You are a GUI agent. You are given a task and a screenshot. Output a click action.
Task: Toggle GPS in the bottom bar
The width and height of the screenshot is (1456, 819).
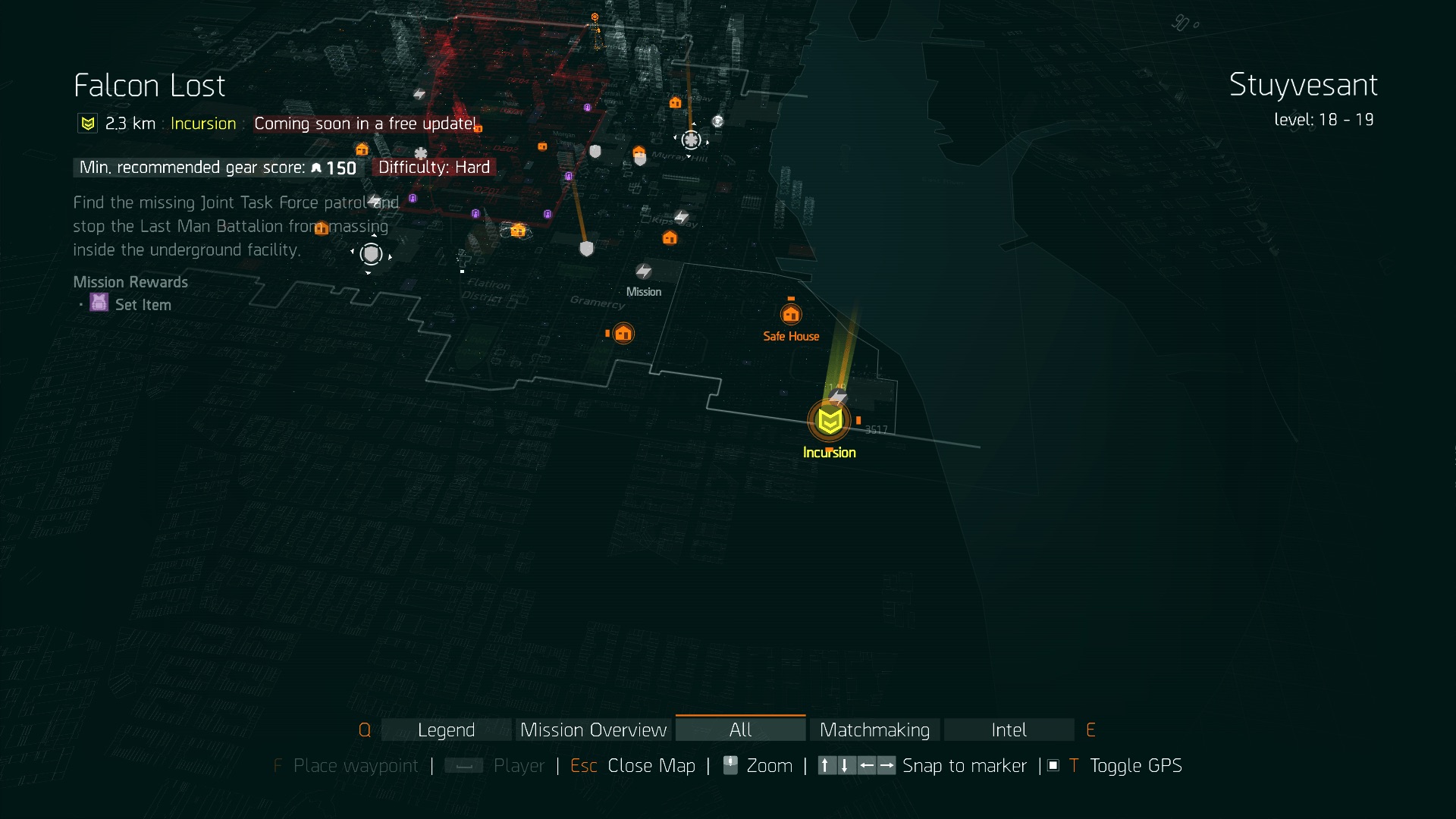point(1134,766)
